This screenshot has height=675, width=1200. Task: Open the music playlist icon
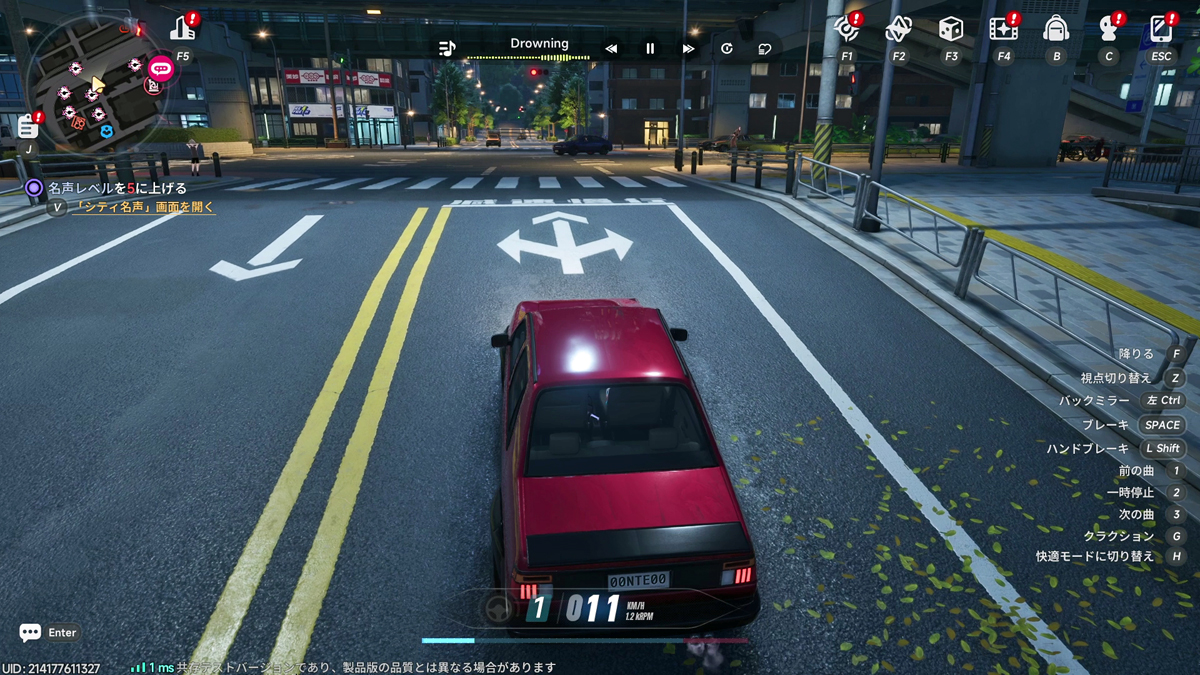click(x=447, y=48)
